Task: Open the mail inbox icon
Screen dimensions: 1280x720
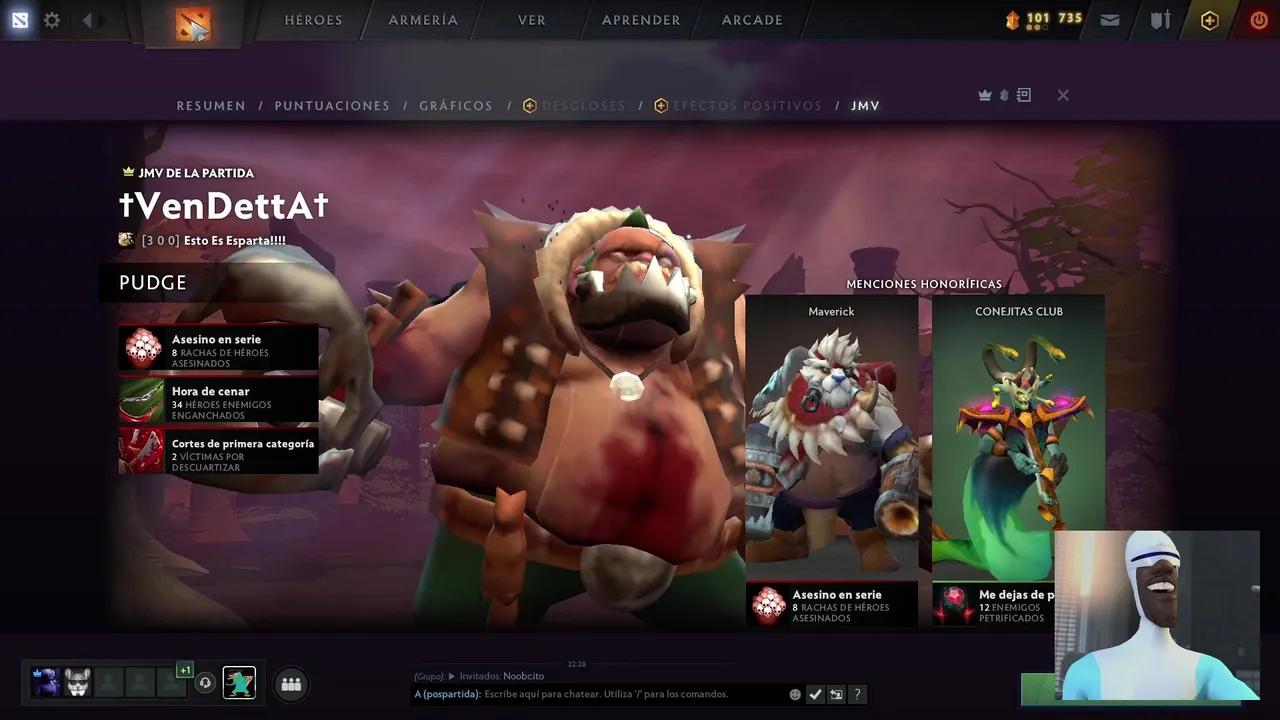Action: coord(1110,18)
